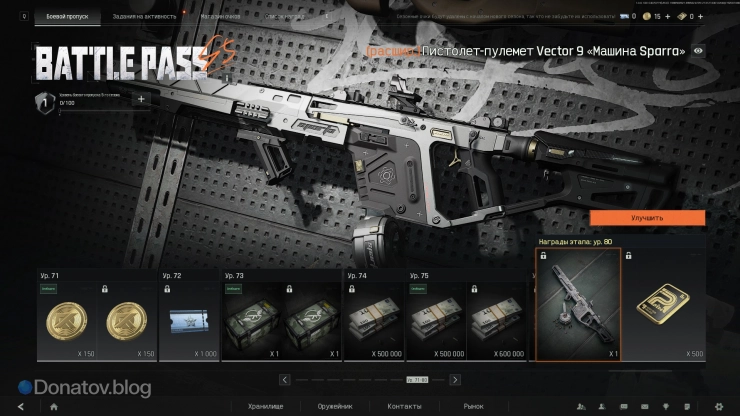The image size is (740, 416).
Task: Select the level 72 ticket reward
Action: [189, 322]
